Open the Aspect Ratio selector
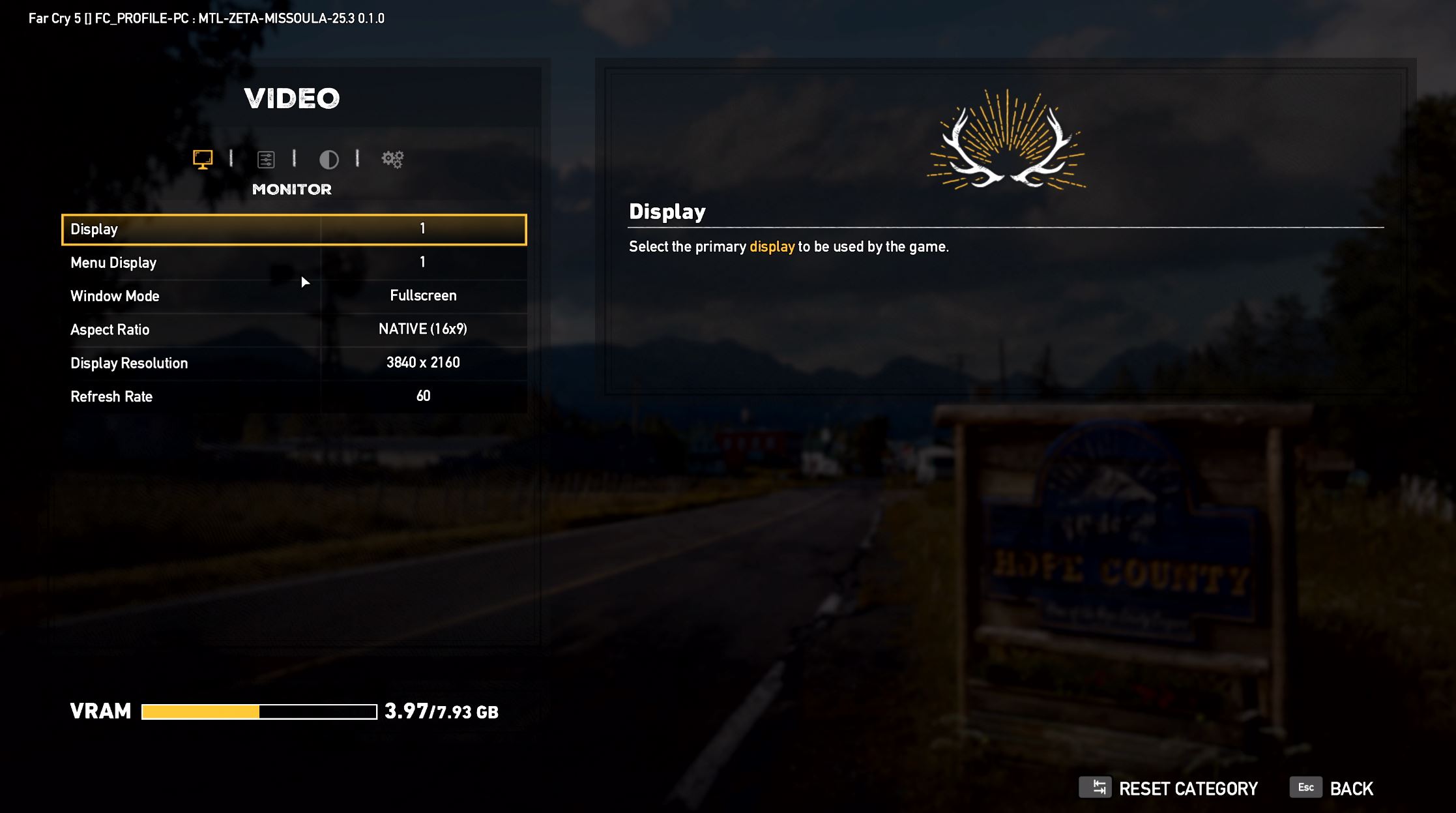This screenshot has width=1456, height=813. click(x=424, y=329)
